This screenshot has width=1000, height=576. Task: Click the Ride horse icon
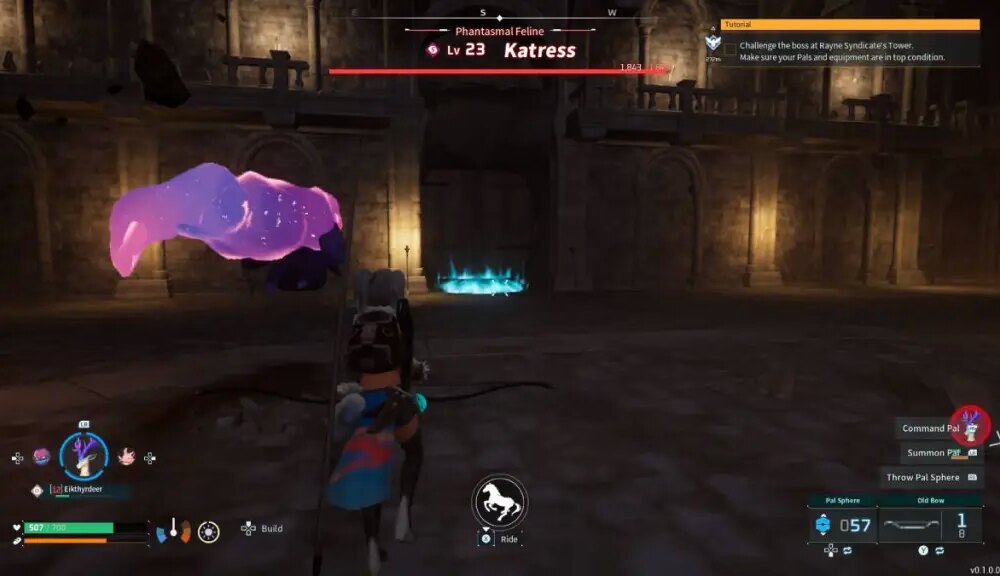coord(499,501)
